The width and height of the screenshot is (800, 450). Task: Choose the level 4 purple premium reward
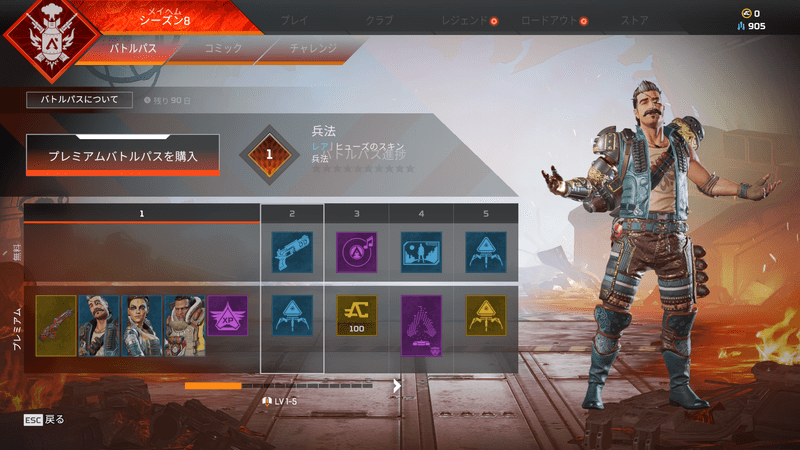coord(421,325)
